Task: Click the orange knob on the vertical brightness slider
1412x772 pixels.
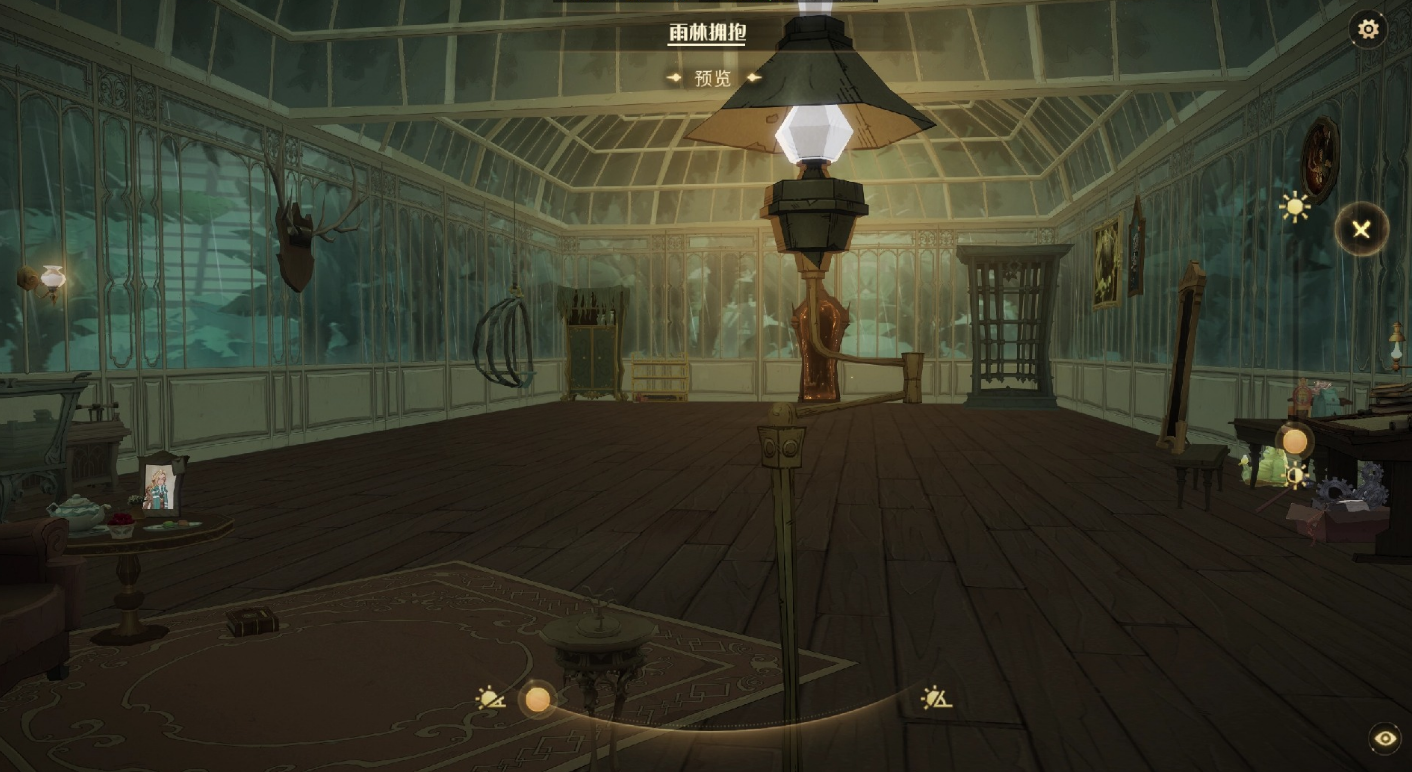Action: point(1295,441)
